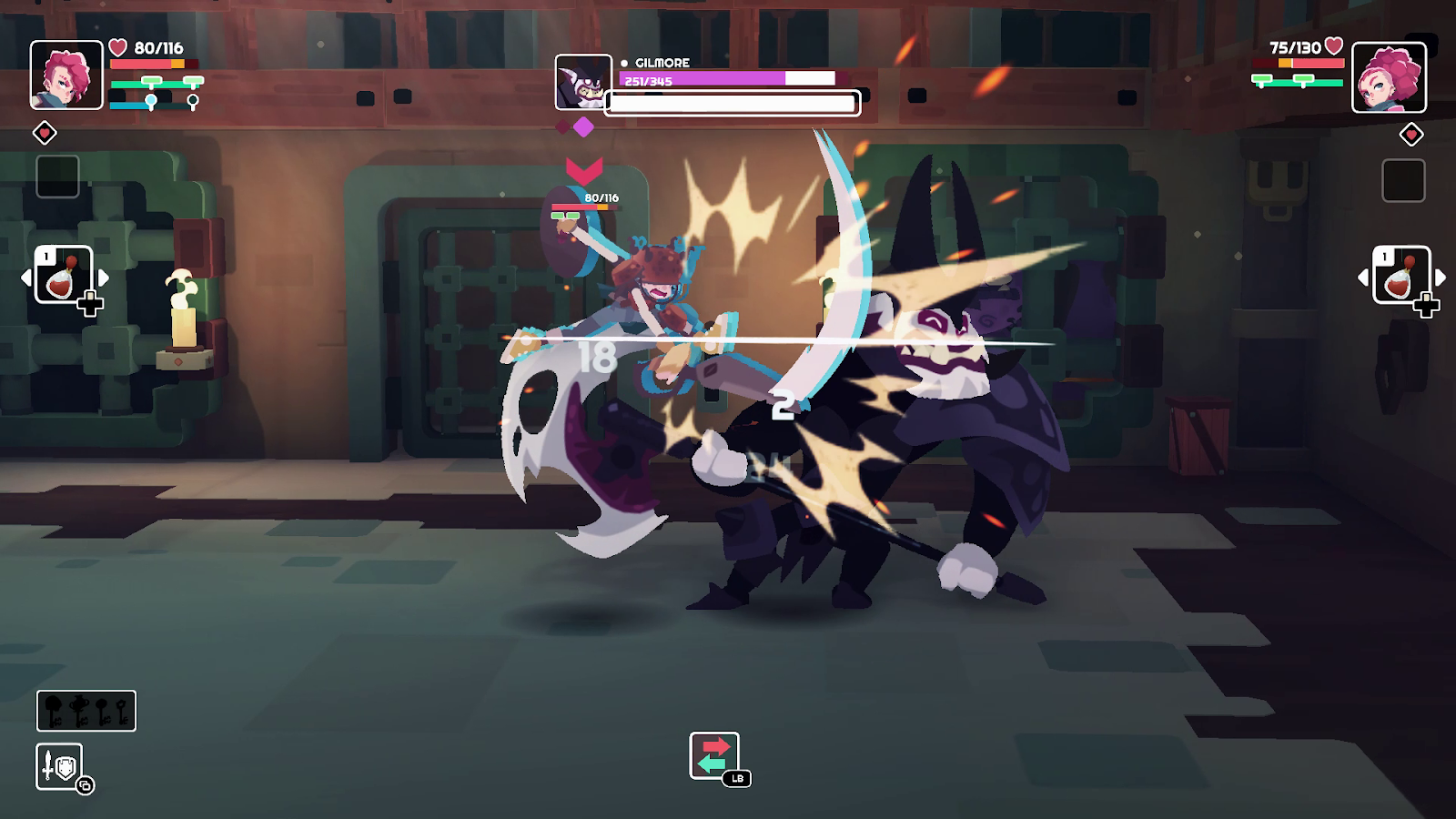The image size is (1456, 819).
Task: Select the portrait of the 80/116 health player
Action: coord(66,76)
